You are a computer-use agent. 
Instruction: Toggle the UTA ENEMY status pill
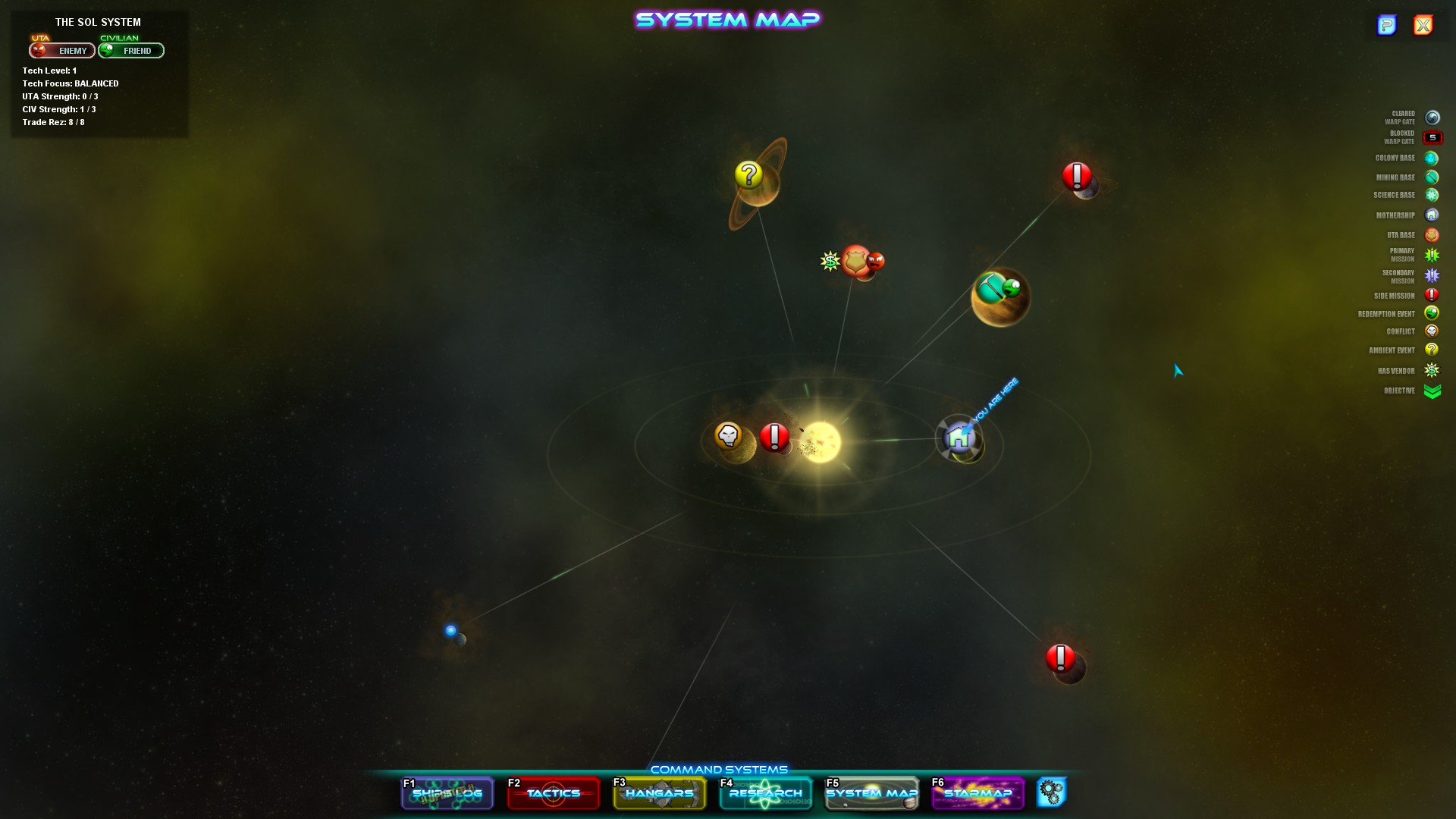(x=61, y=51)
